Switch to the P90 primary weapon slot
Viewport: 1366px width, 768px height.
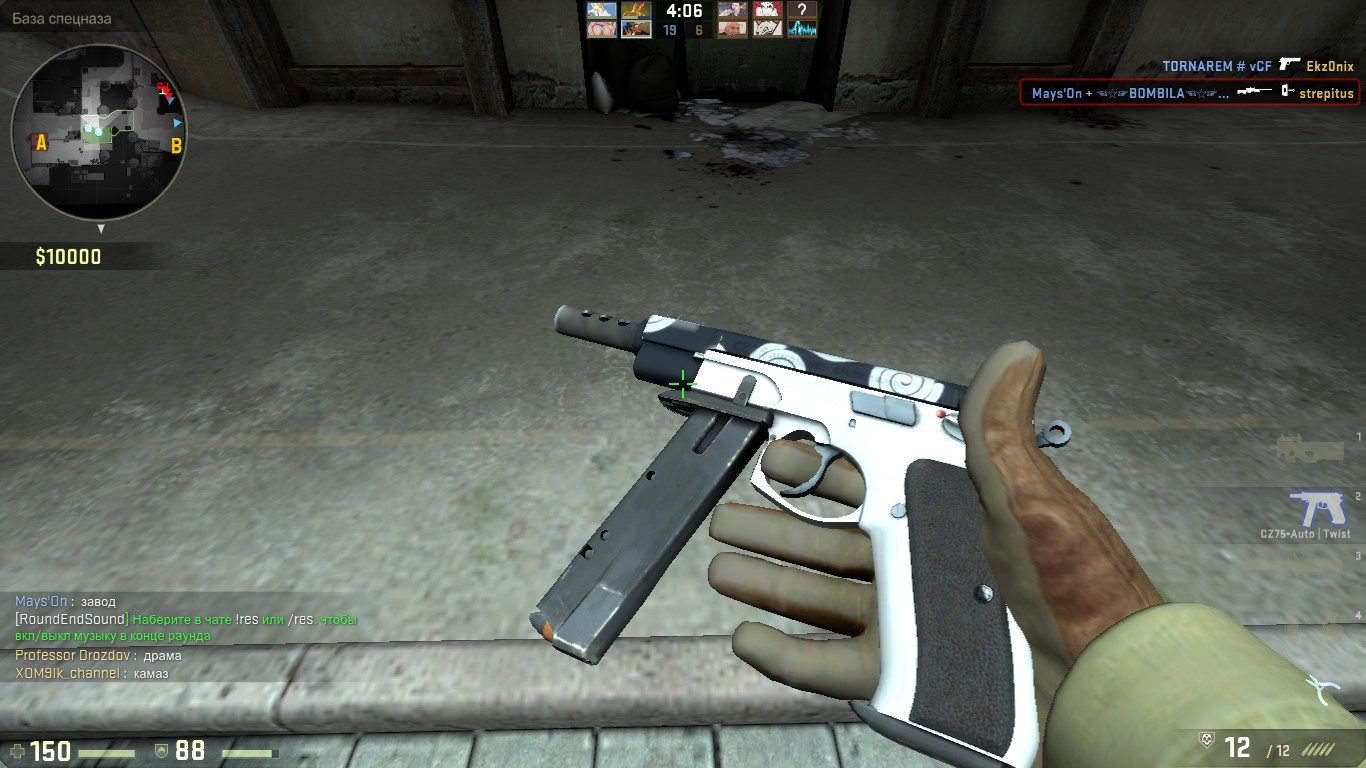pos(1308,448)
